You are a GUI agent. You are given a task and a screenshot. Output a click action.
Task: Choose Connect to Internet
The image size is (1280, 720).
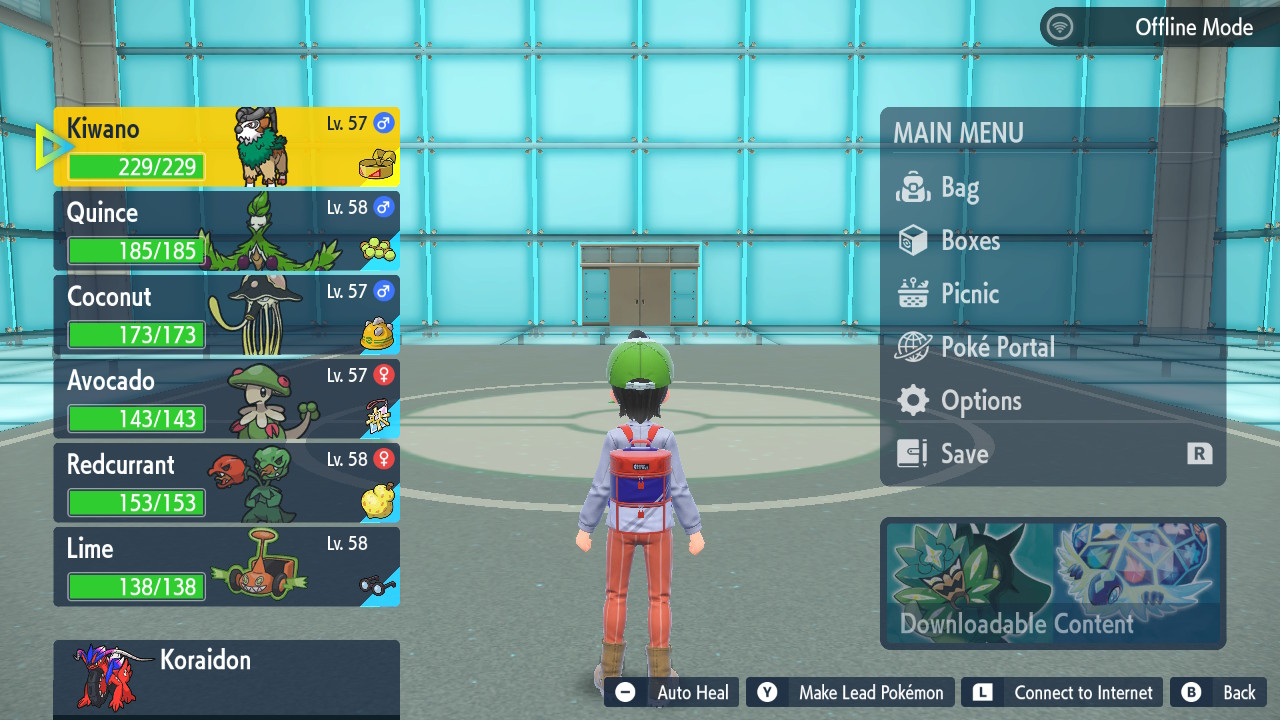pyautogui.click(x=1063, y=692)
